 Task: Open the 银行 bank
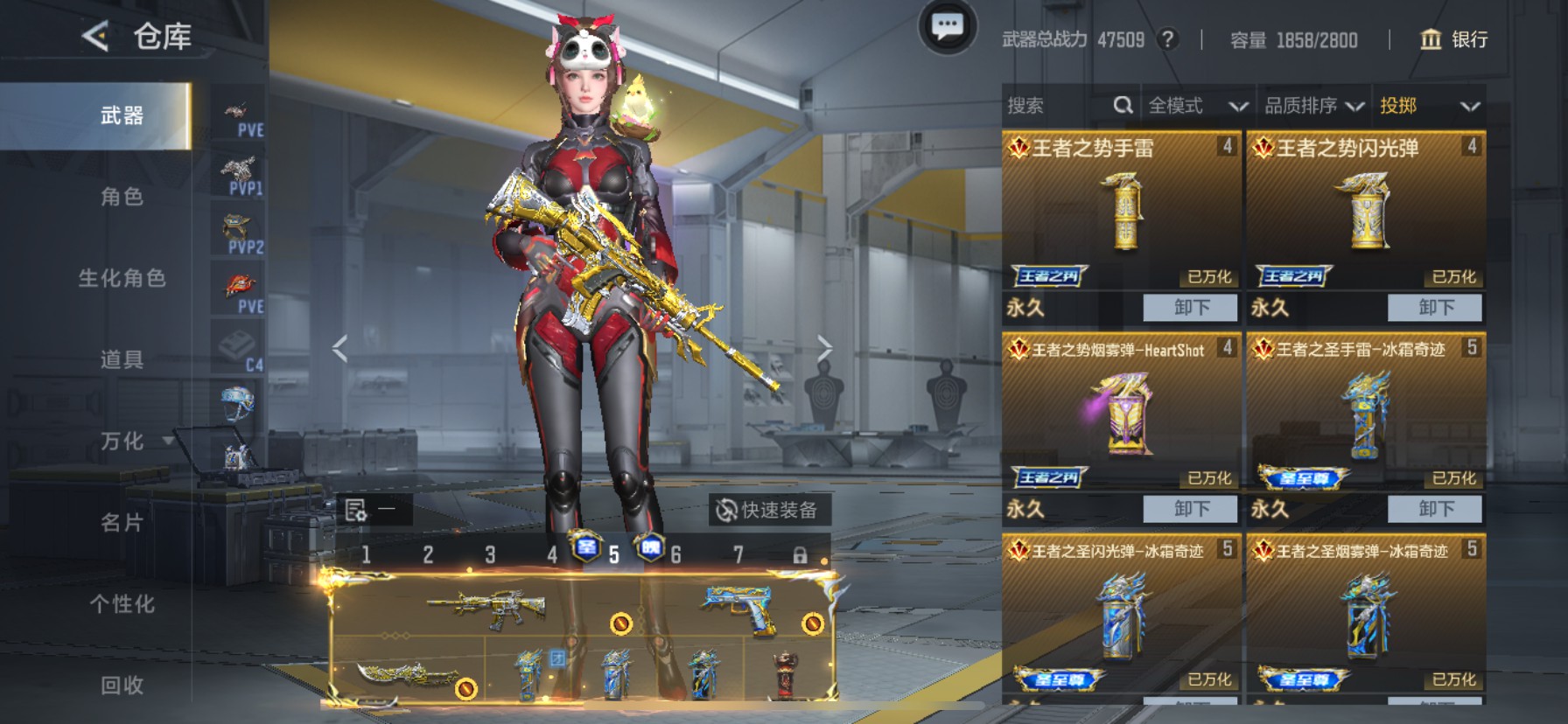pos(1453,39)
